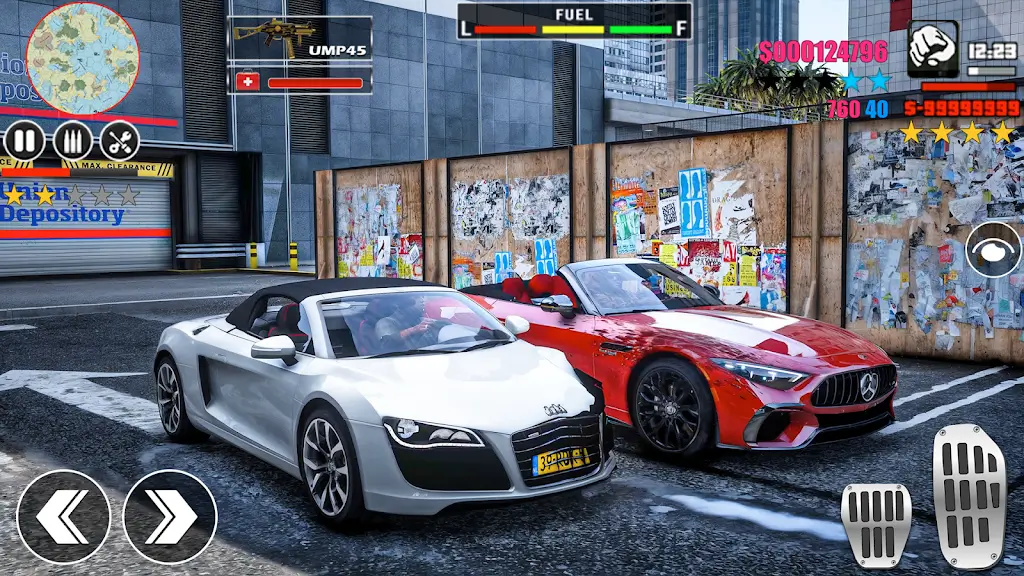Step on the tall gas pedal
Image resolution: width=1024 pixels, height=576 pixels.
click(968, 496)
